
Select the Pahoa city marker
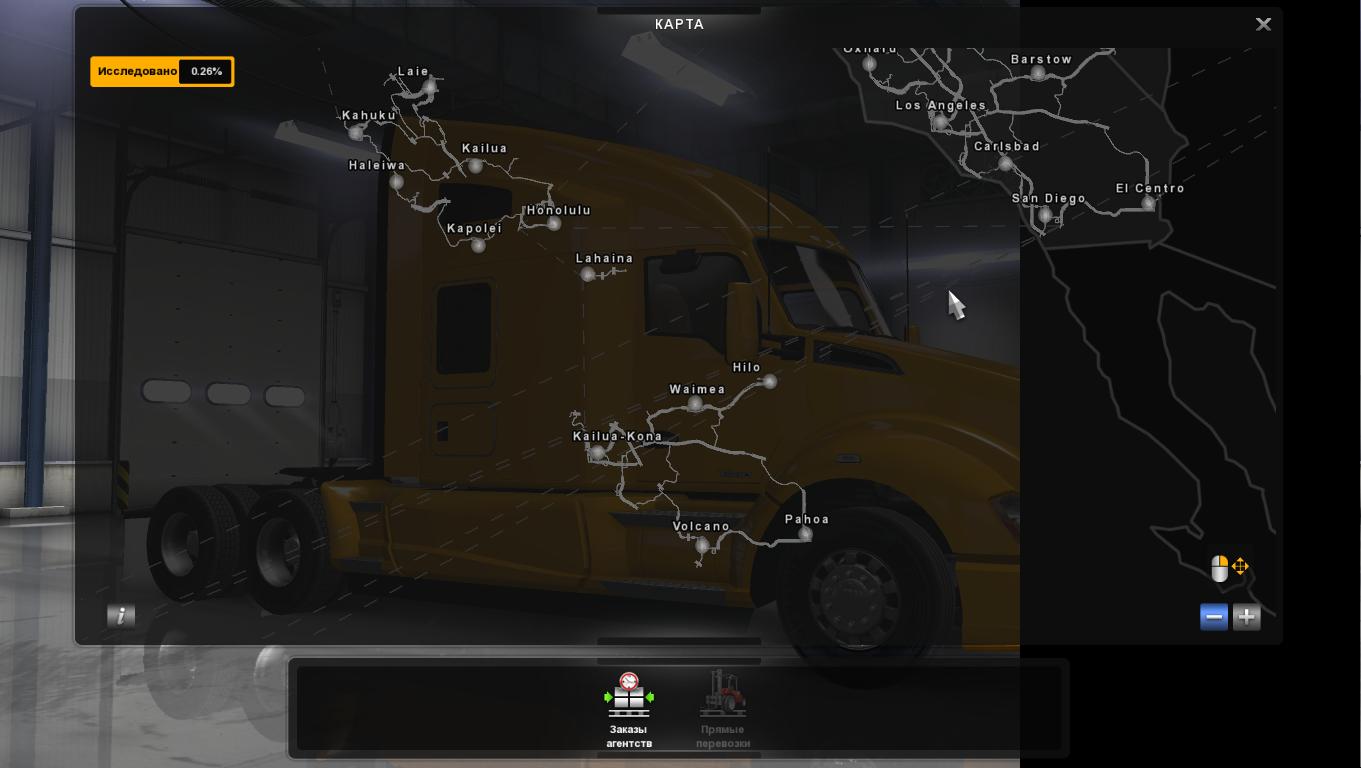point(805,534)
